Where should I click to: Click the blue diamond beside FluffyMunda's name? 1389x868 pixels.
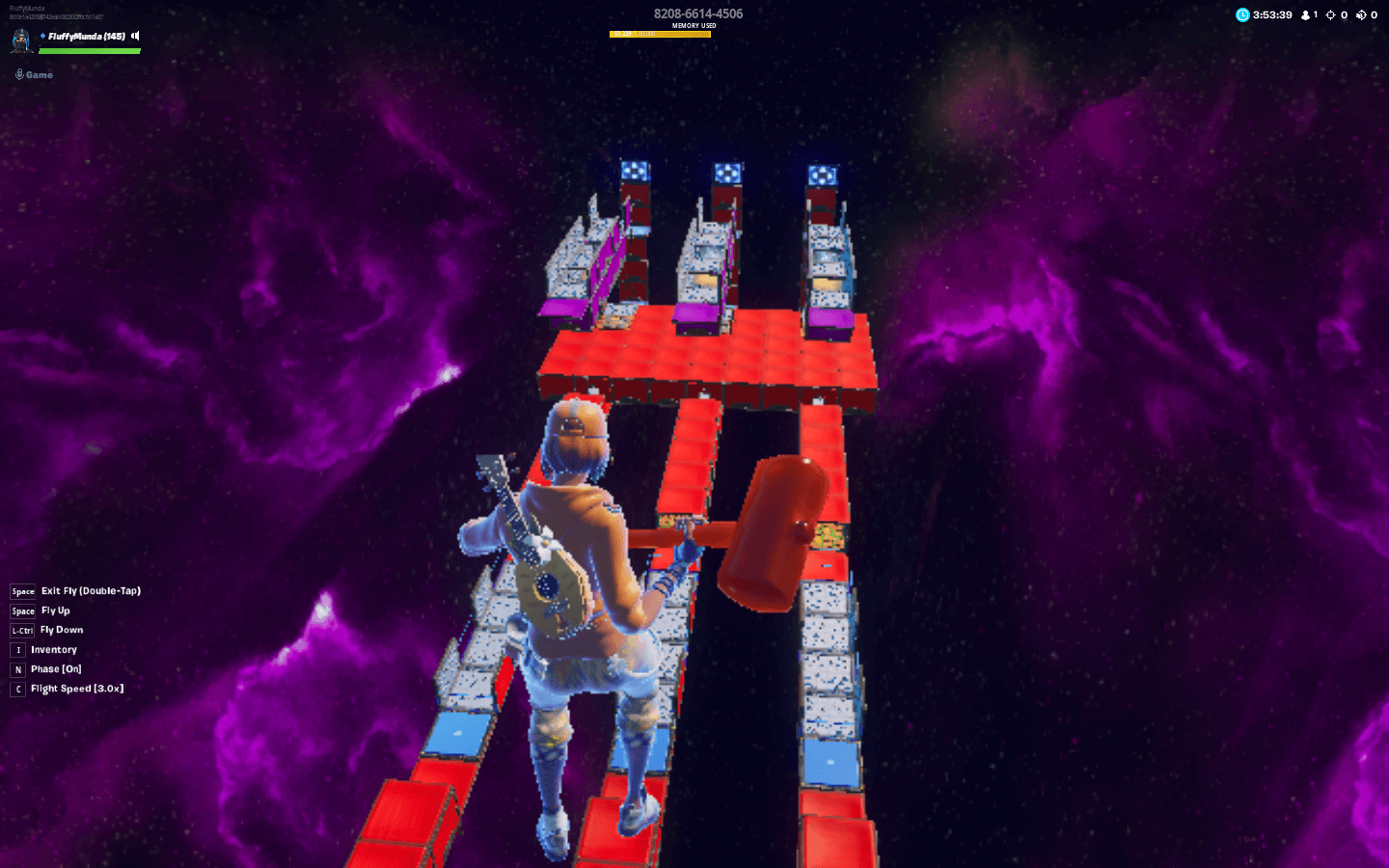point(43,36)
